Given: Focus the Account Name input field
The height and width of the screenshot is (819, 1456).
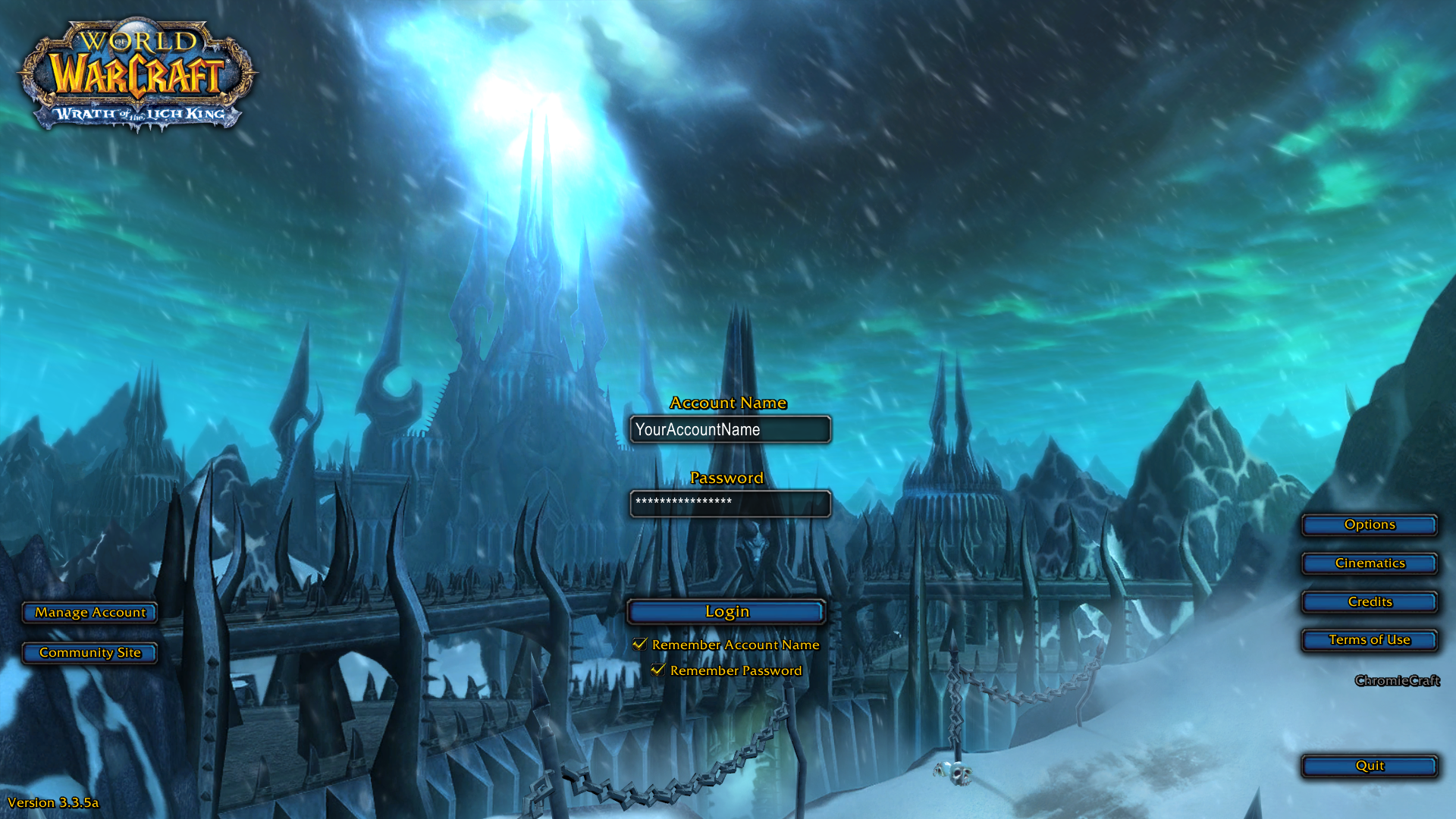Looking at the screenshot, I should [x=730, y=429].
